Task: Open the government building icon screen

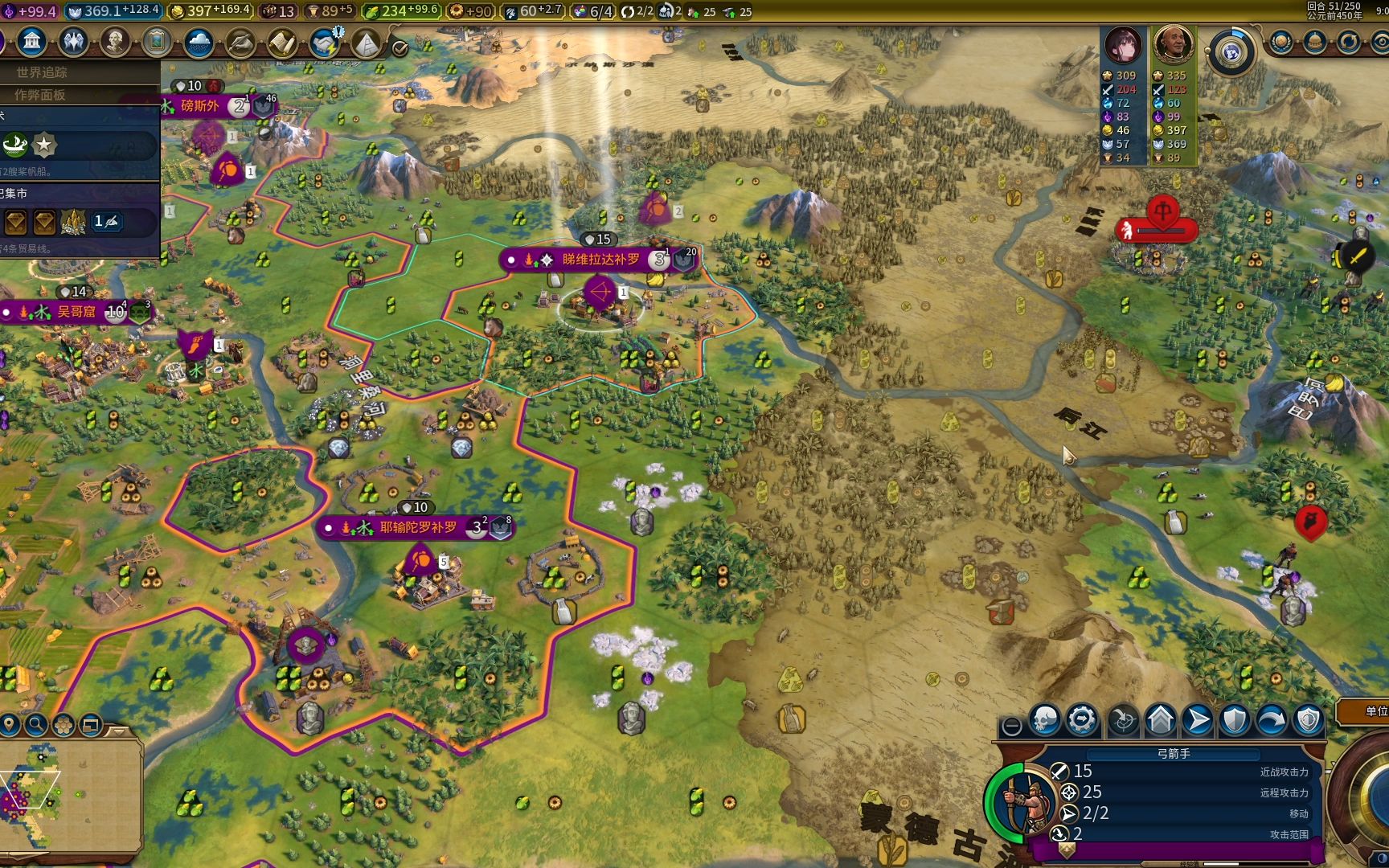Action: point(32,42)
